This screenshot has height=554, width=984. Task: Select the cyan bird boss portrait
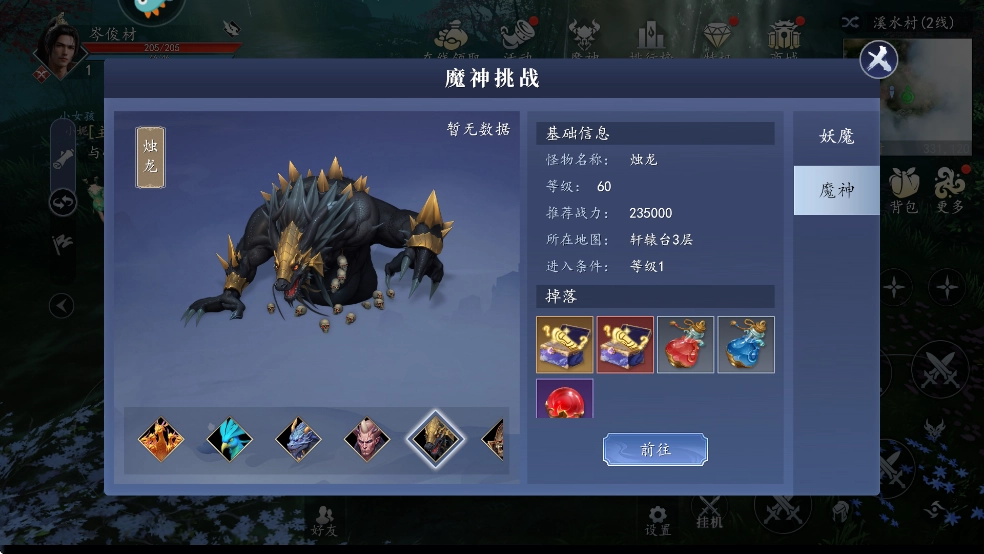(229, 439)
